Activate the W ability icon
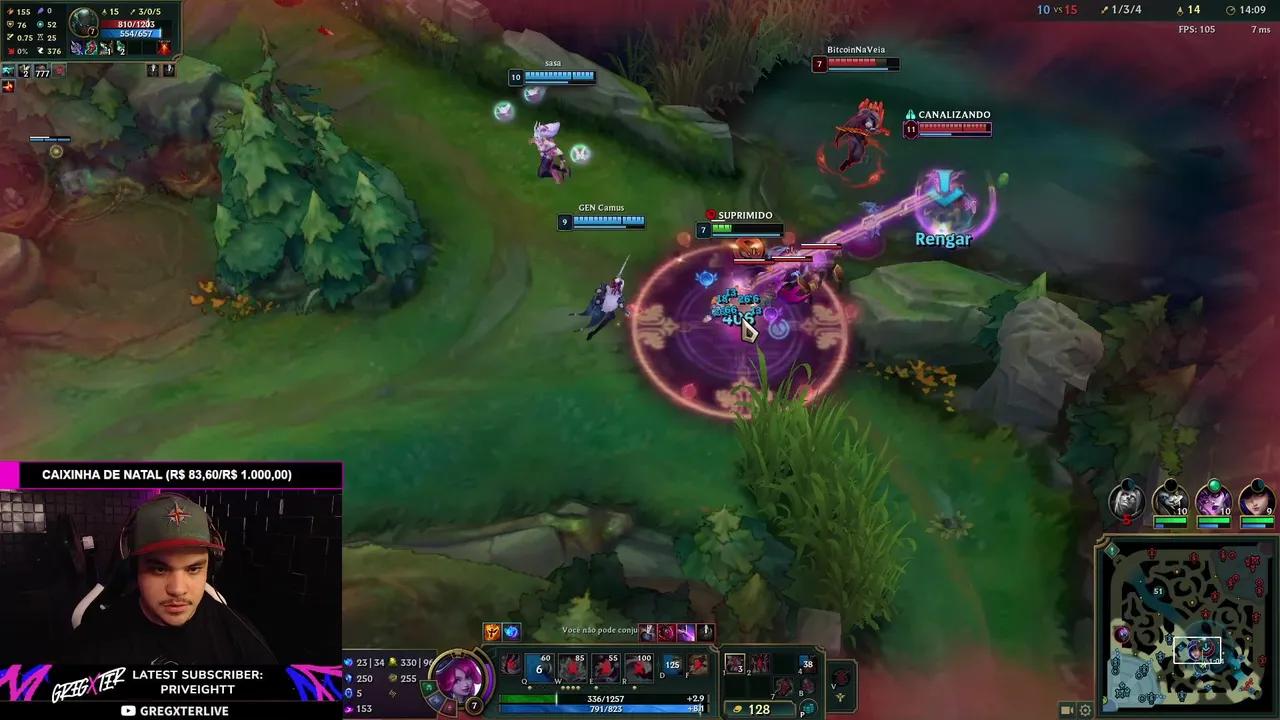 coord(572,668)
